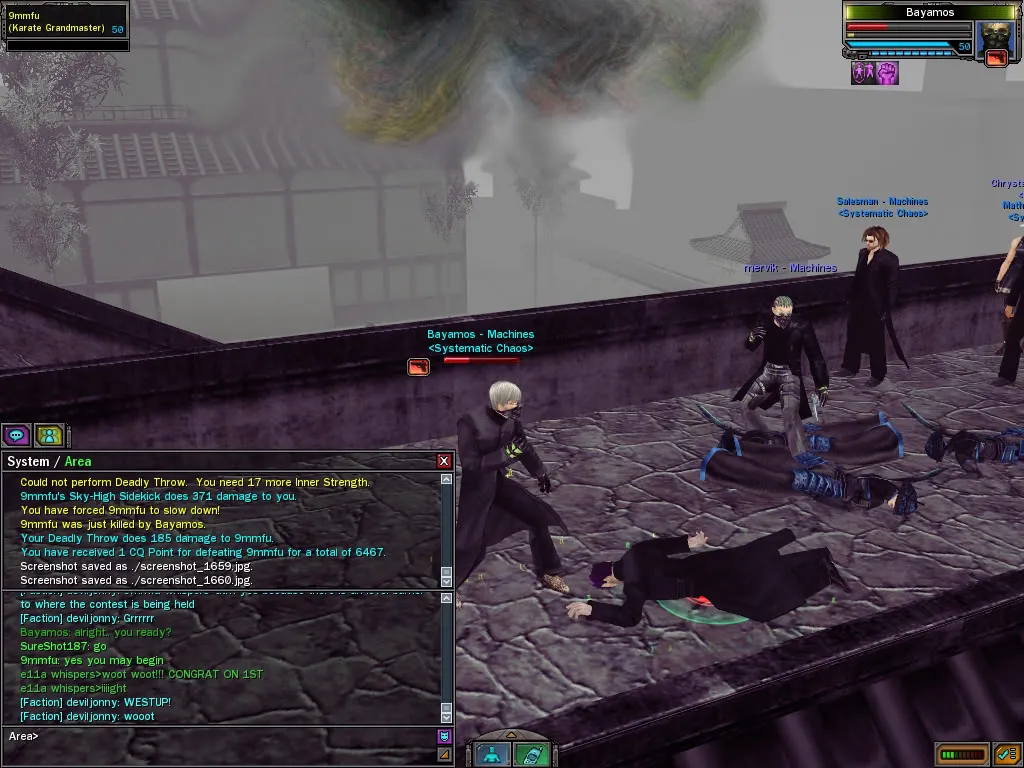Screen dimensions: 1024x768
Task: Click the green and red signal meter
Action: tap(963, 754)
